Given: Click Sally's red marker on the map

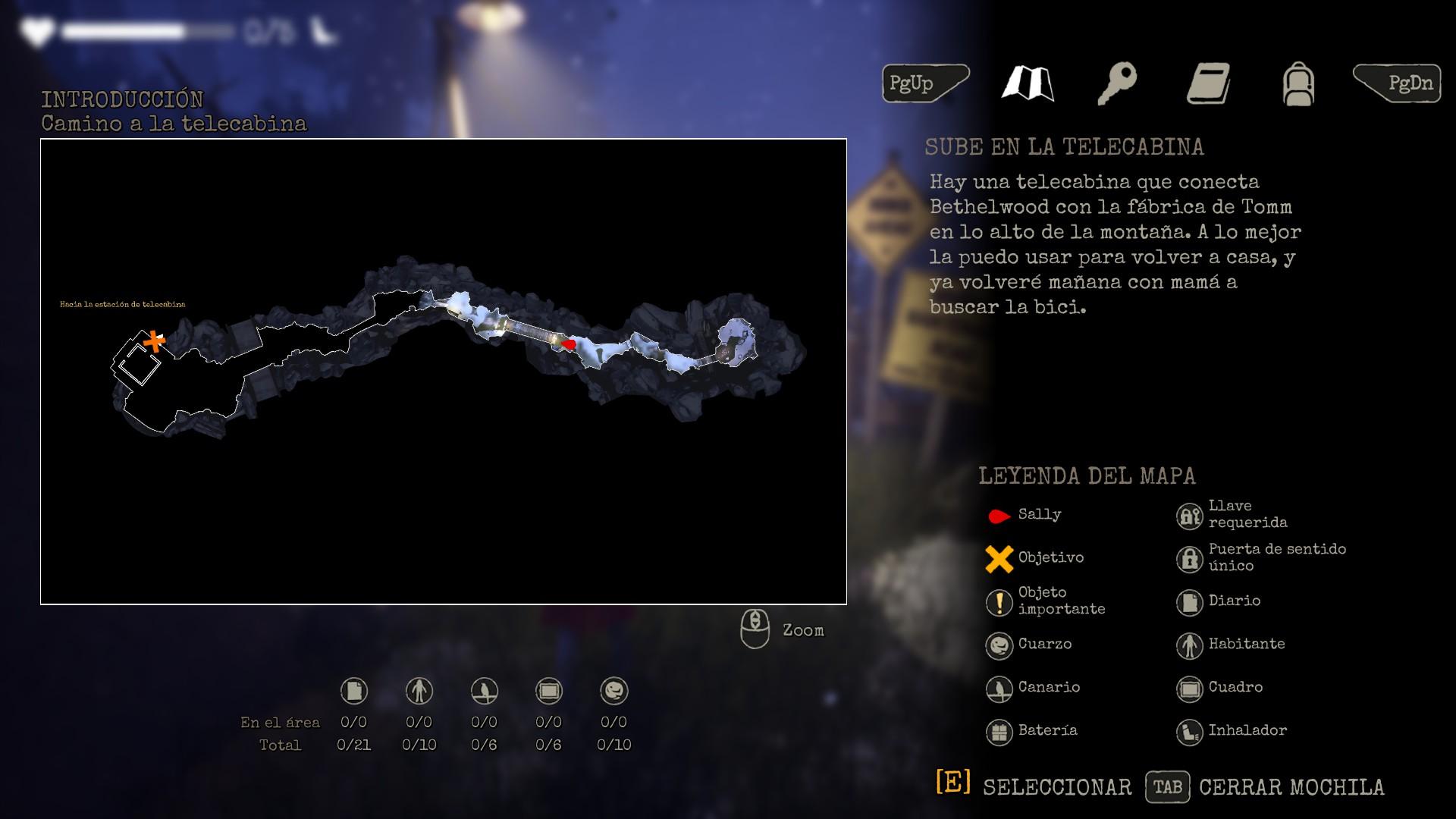Looking at the screenshot, I should [x=568, y=344].
